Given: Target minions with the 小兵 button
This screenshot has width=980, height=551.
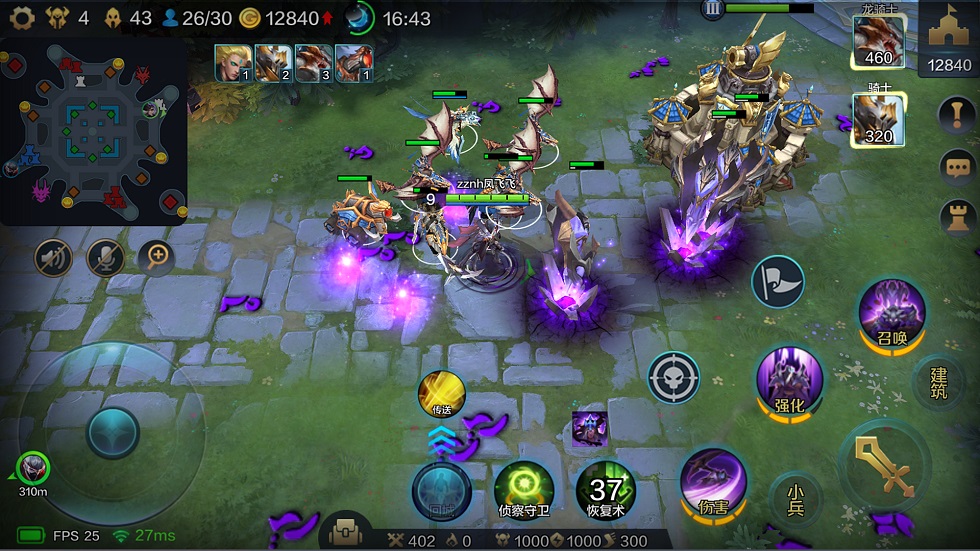Looking at the screenshot, I should pyautogui.click(x=796, y=498).
